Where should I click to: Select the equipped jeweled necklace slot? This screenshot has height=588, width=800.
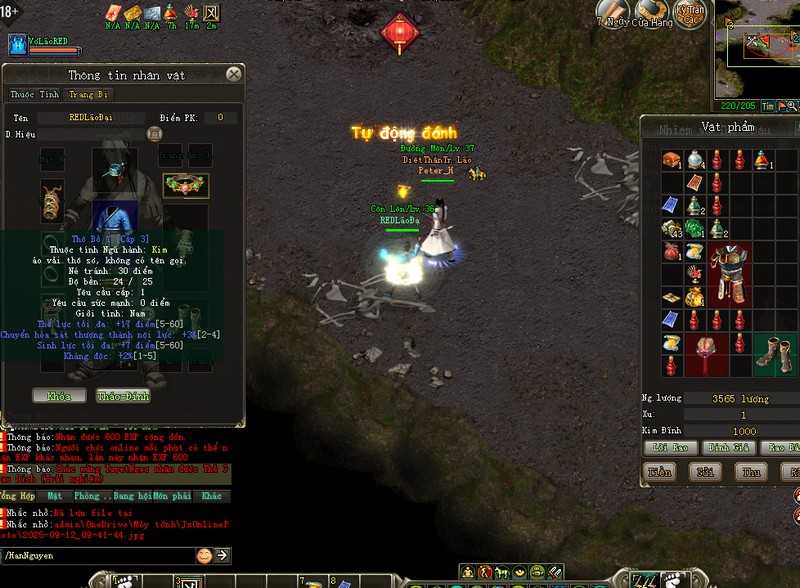[x=184, y=185]
